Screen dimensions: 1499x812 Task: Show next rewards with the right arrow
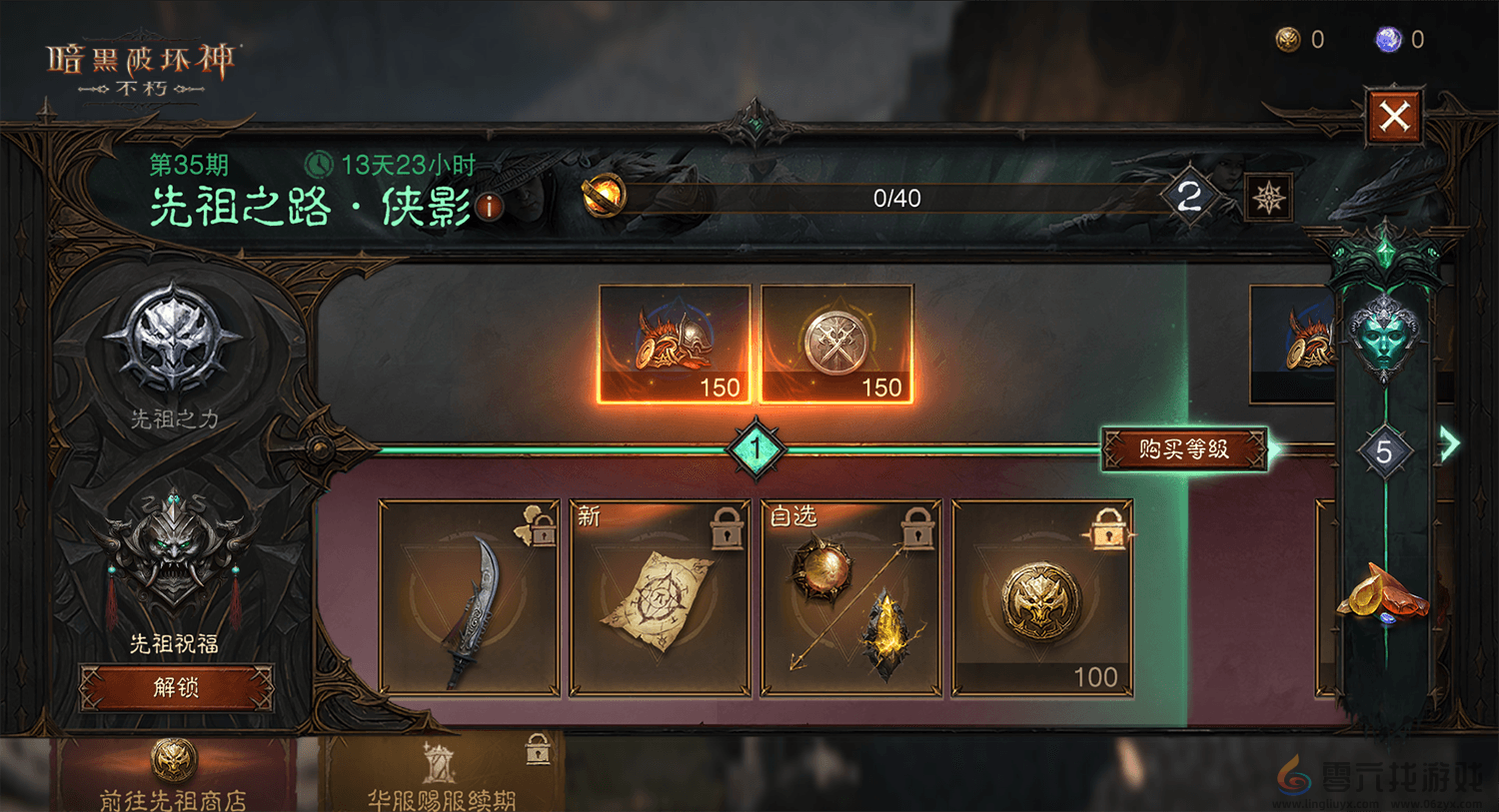tap(1450, 443)
